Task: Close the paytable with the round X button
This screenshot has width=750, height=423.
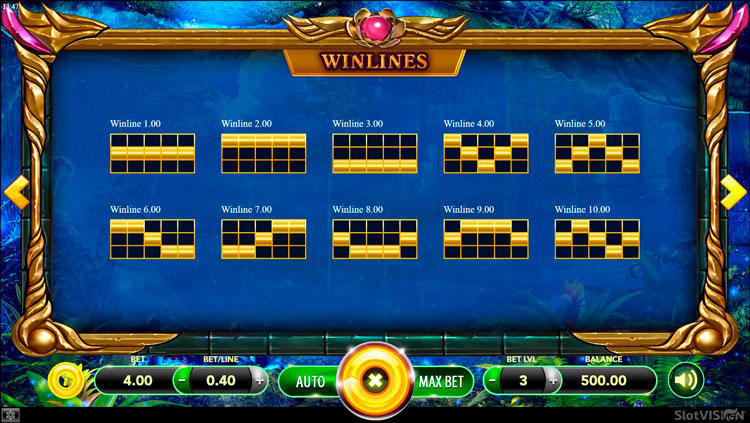Action: click(375, 380)
